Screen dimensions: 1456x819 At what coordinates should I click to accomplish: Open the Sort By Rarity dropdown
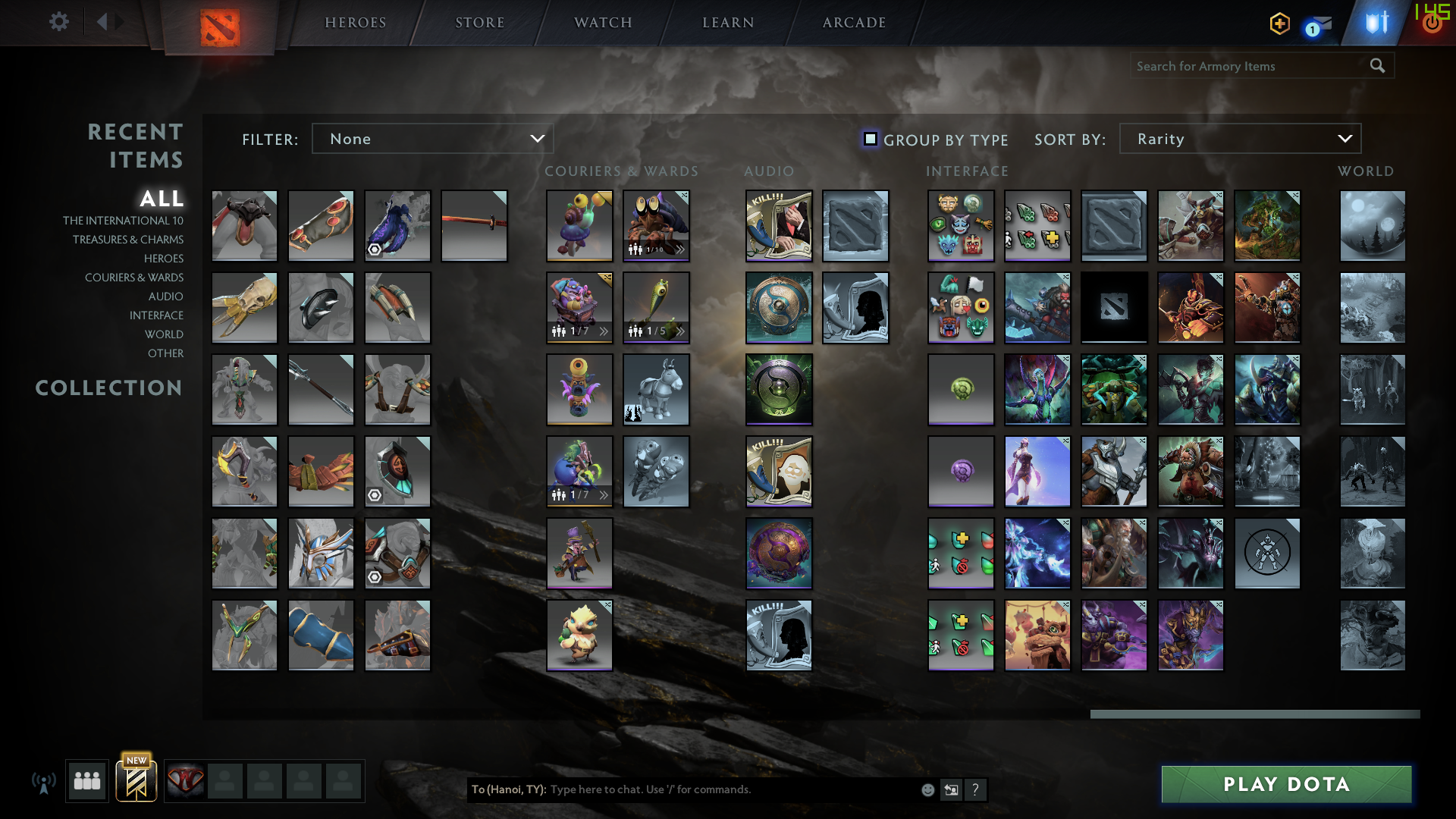(x=1241, y=139)
